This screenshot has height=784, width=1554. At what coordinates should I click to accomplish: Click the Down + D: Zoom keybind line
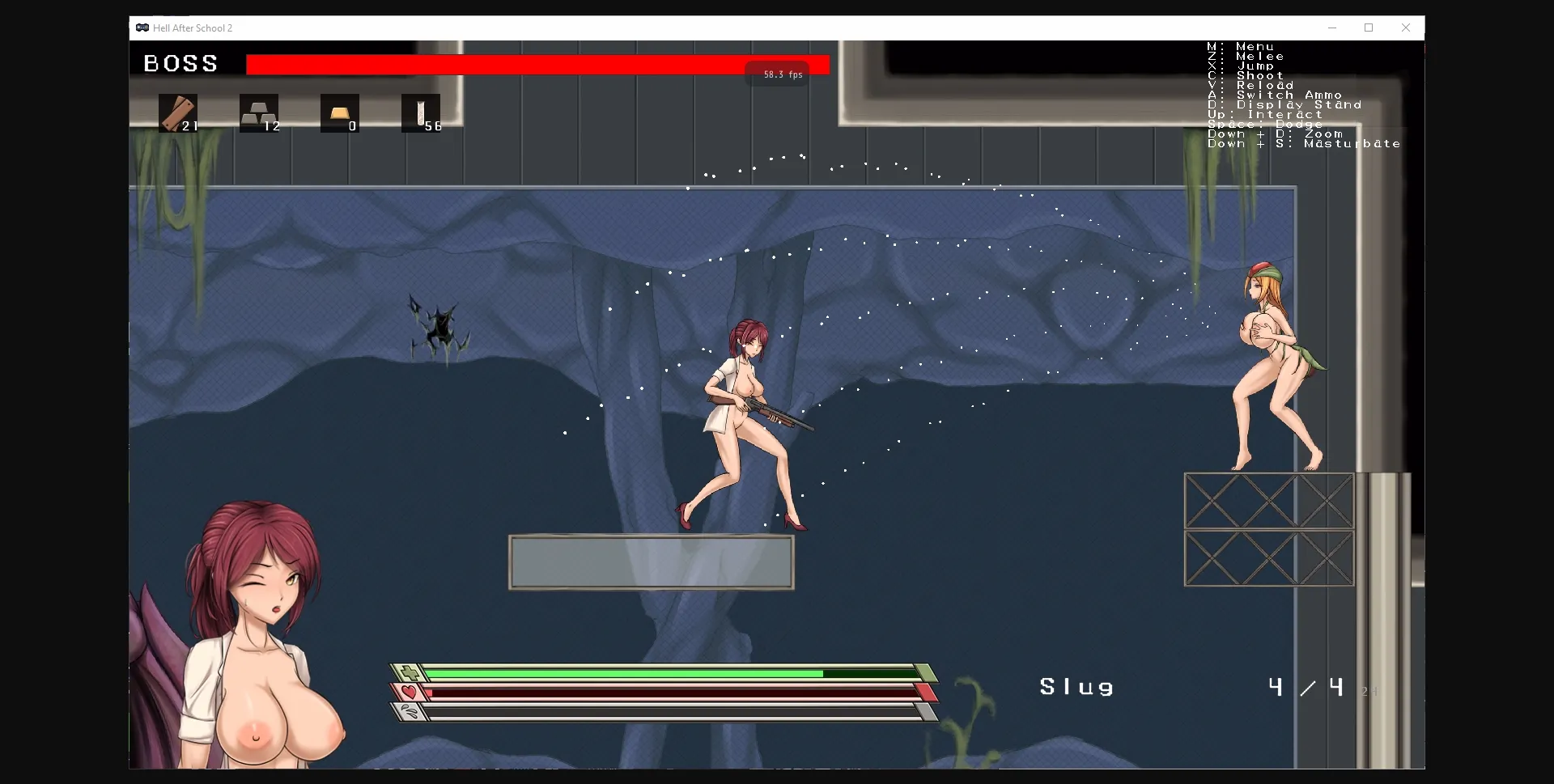[1275, 133]
